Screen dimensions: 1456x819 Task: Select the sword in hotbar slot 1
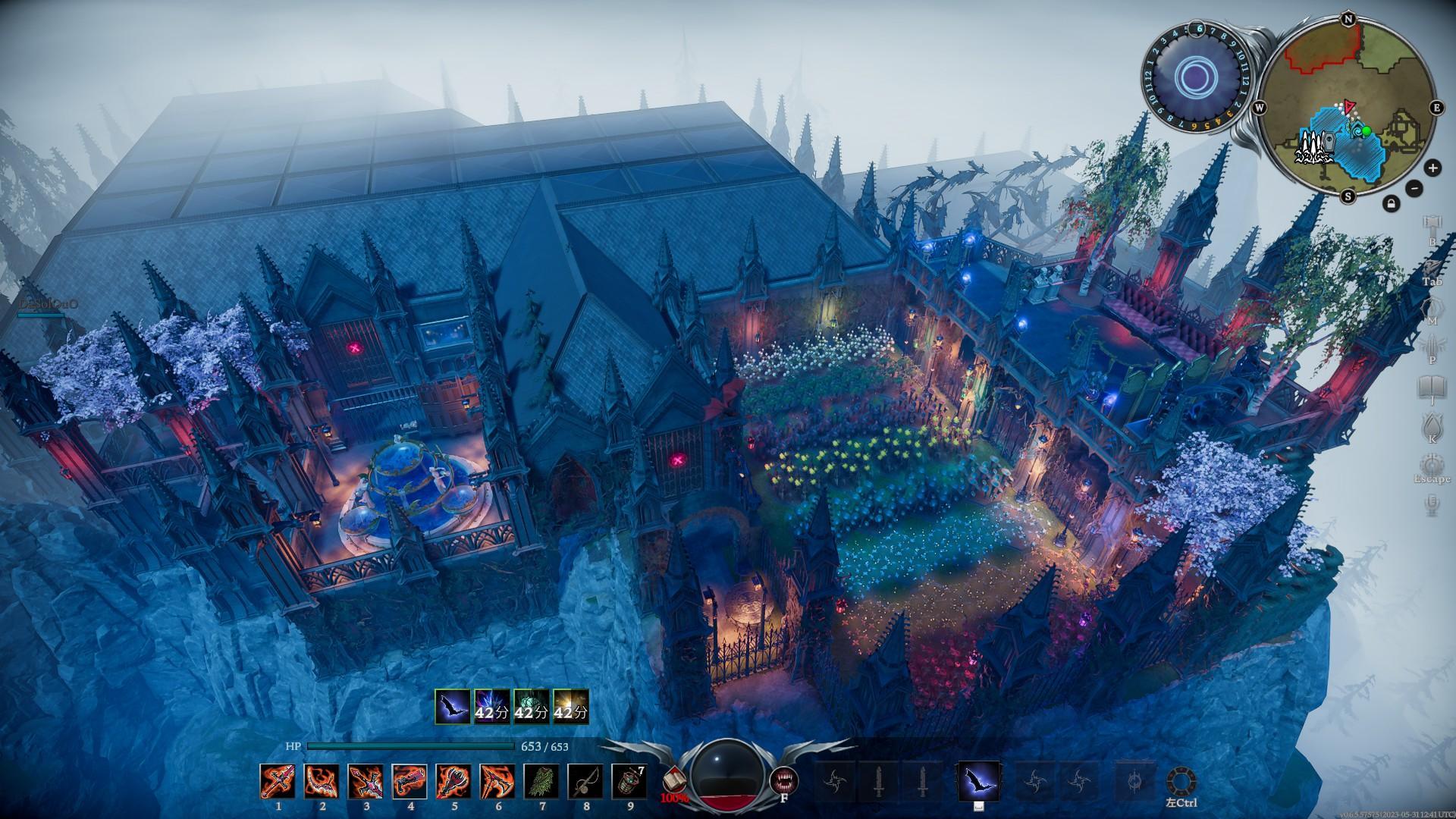click(278, 781)
